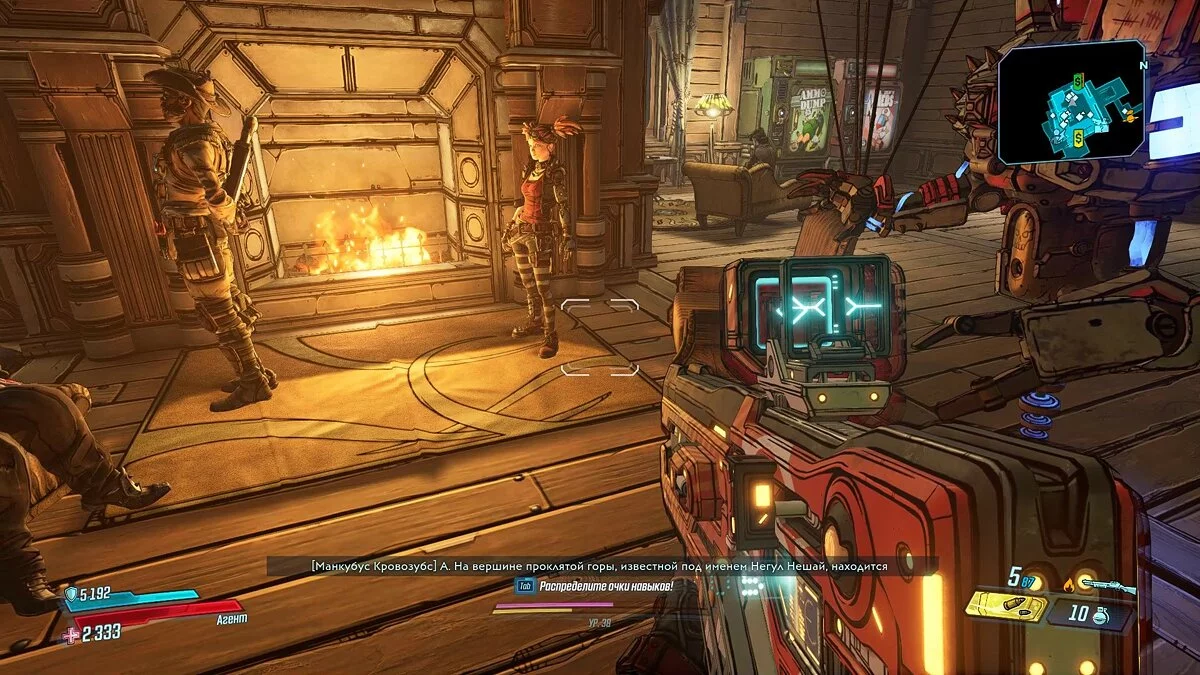
Task: Click the fire element icon beside the weapon
Action: pyautogui.click(x=1069, y=585)
